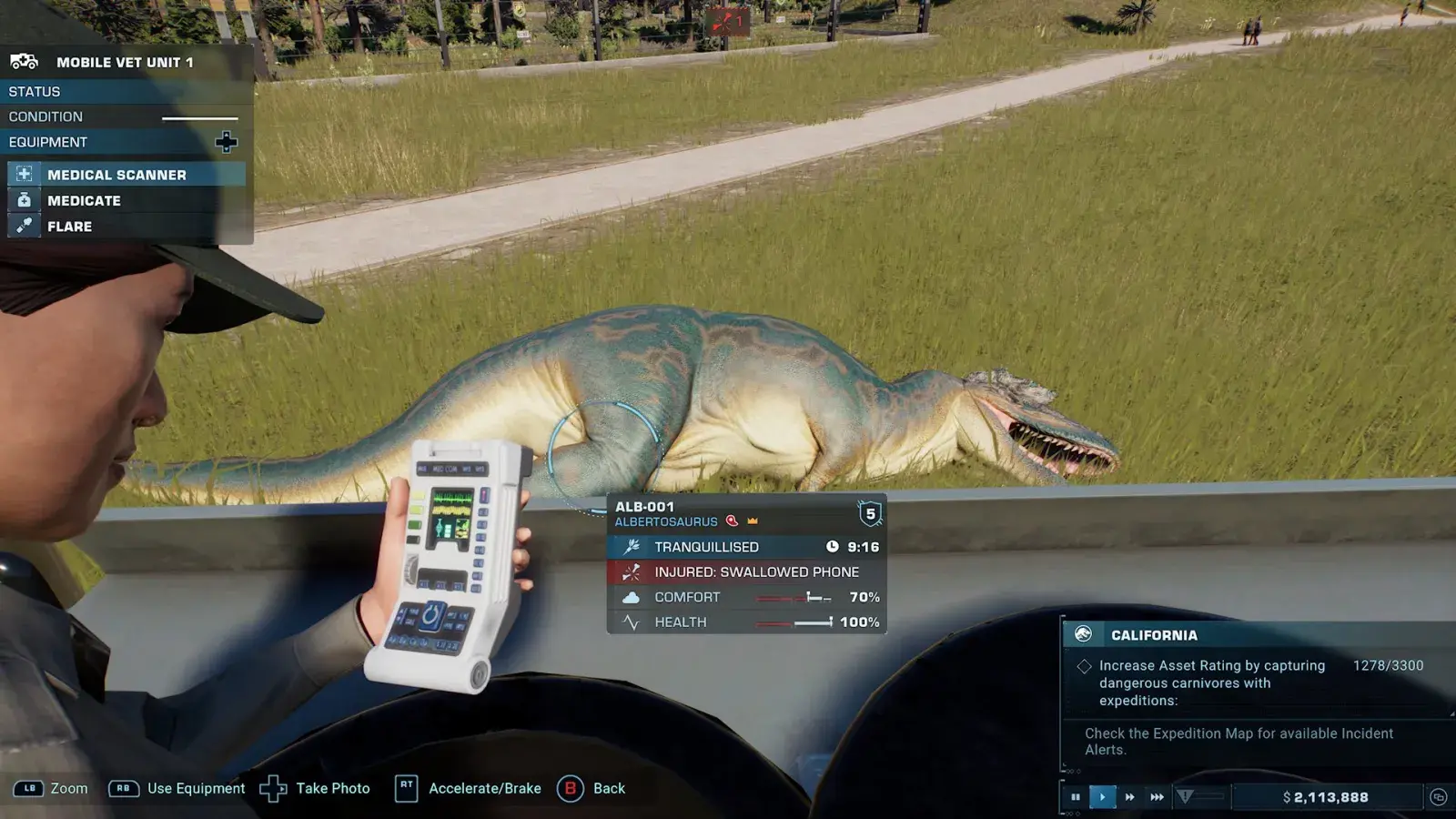Viewport: 1456px width, 819px height.
Task: Set game speed to double fast-forward
Action: click(x=1129, y=797)
